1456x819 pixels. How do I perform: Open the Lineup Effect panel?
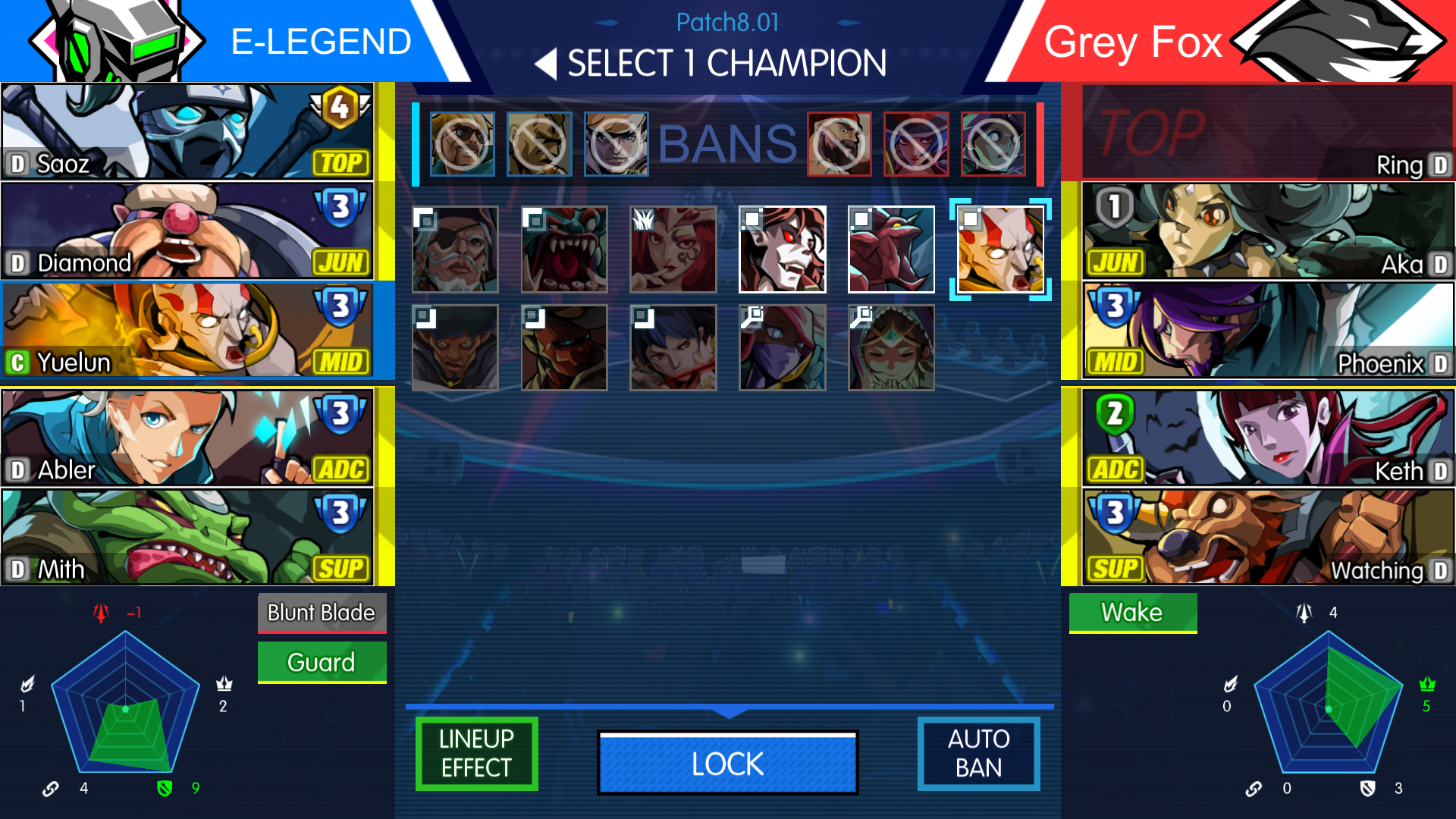click(476, 753)
